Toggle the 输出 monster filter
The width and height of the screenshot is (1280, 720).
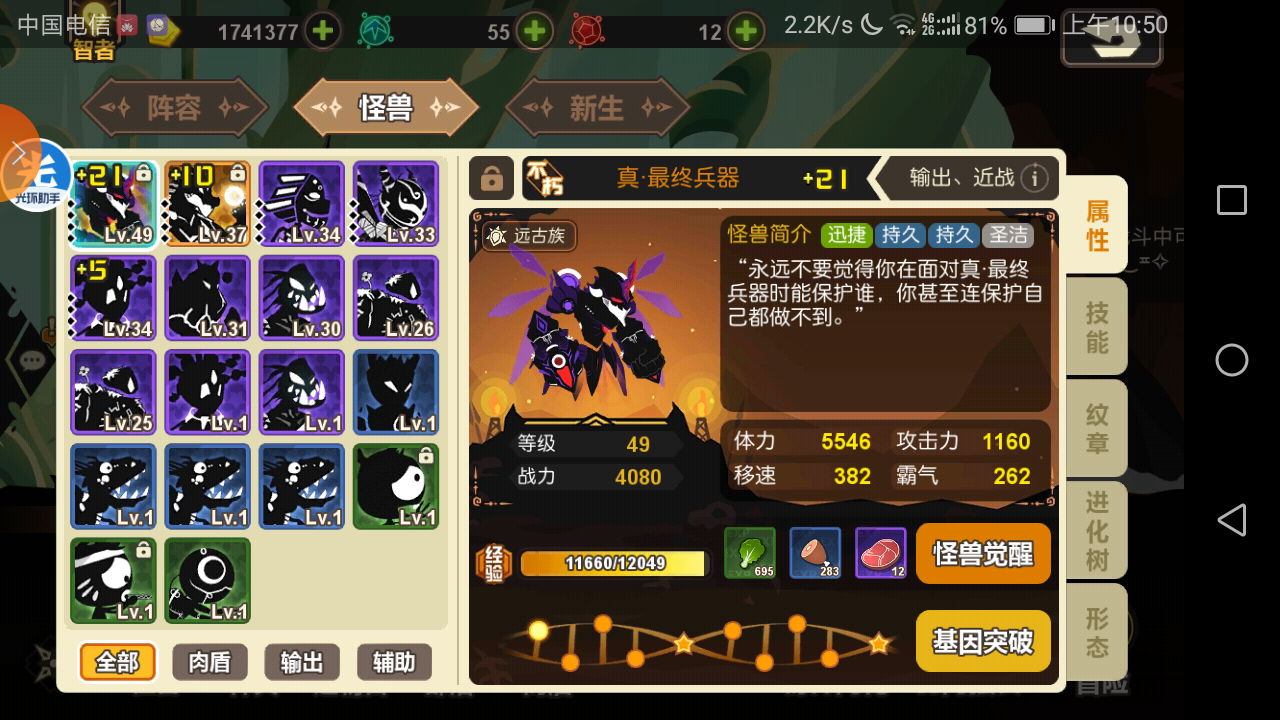[301, 662]
